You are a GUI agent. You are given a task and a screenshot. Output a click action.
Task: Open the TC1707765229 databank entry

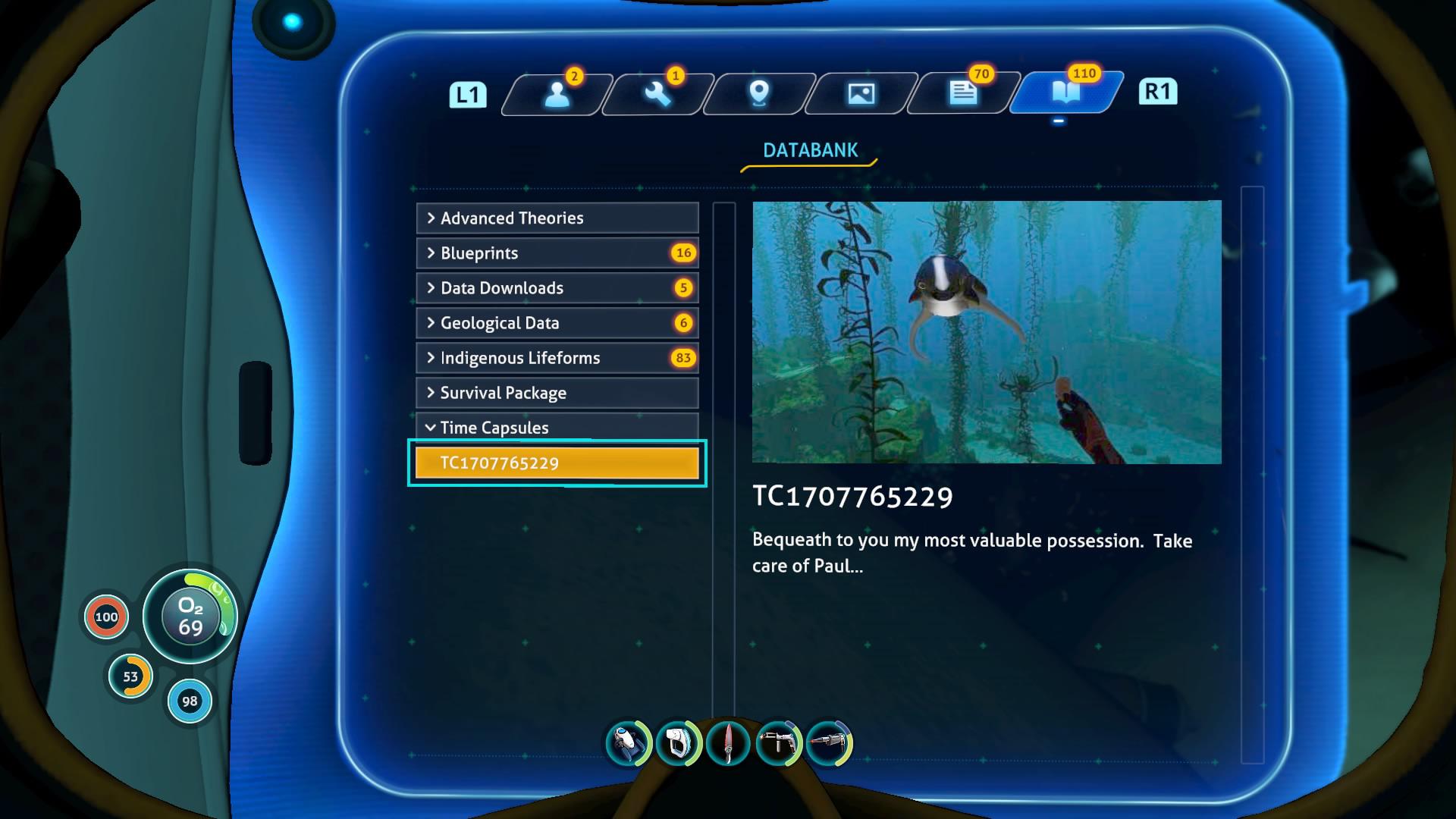point(557,462)
